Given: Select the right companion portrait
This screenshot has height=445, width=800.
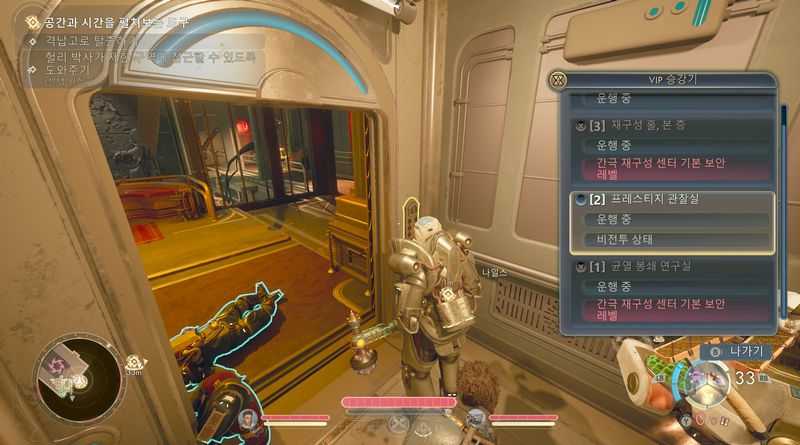Looking at the screenshot, I should coord(477,417).
